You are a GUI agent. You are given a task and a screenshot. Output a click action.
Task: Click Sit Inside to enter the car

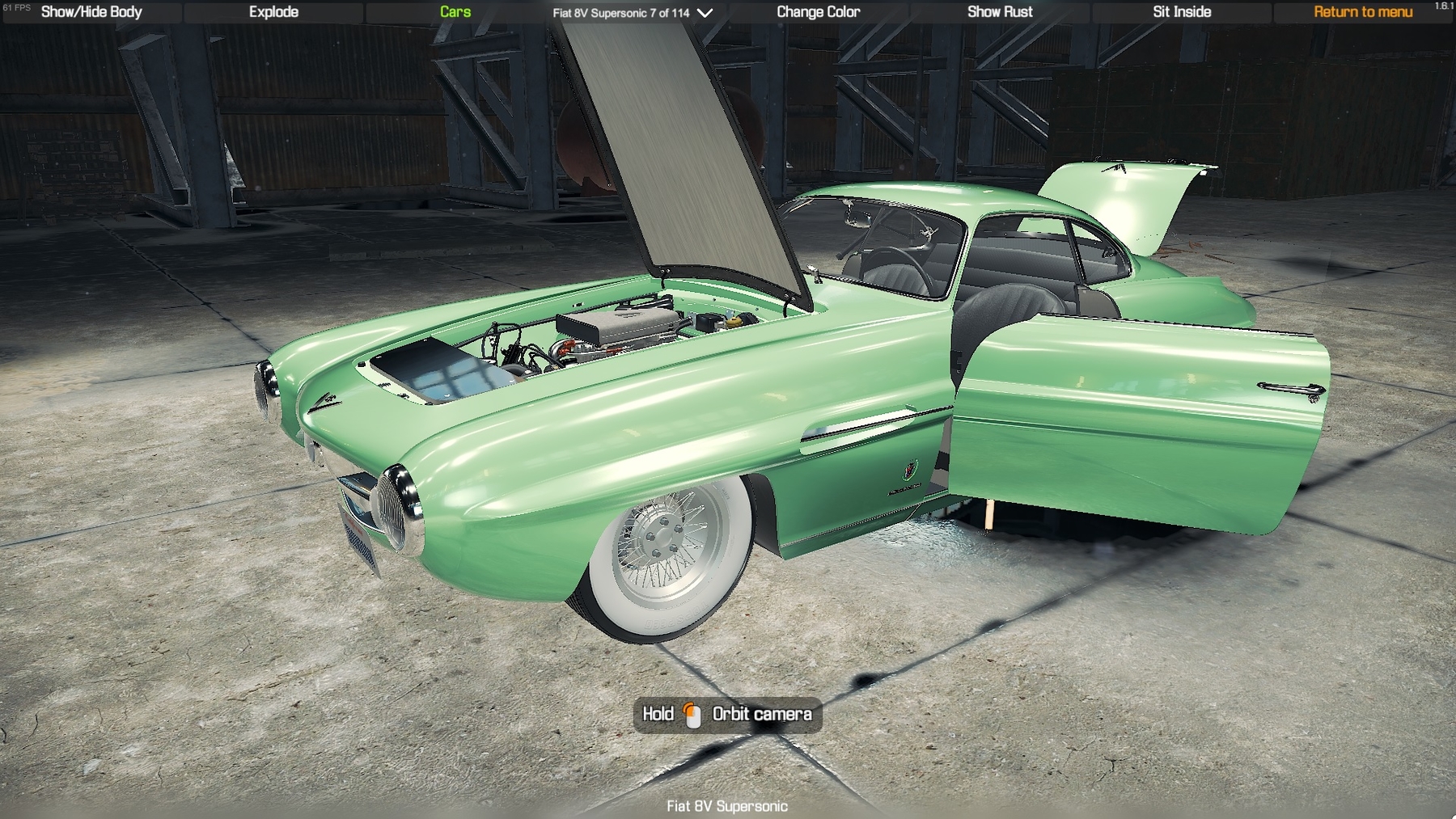coord(1182,12)
